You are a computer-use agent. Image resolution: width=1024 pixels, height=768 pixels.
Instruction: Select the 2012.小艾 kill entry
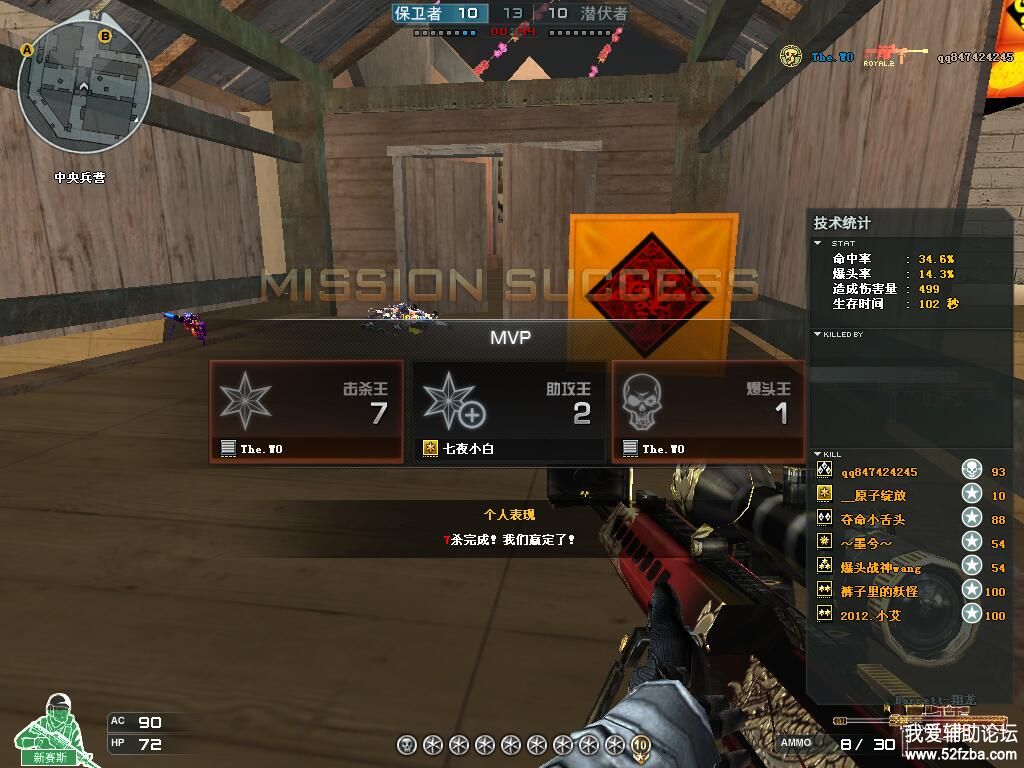870,615
